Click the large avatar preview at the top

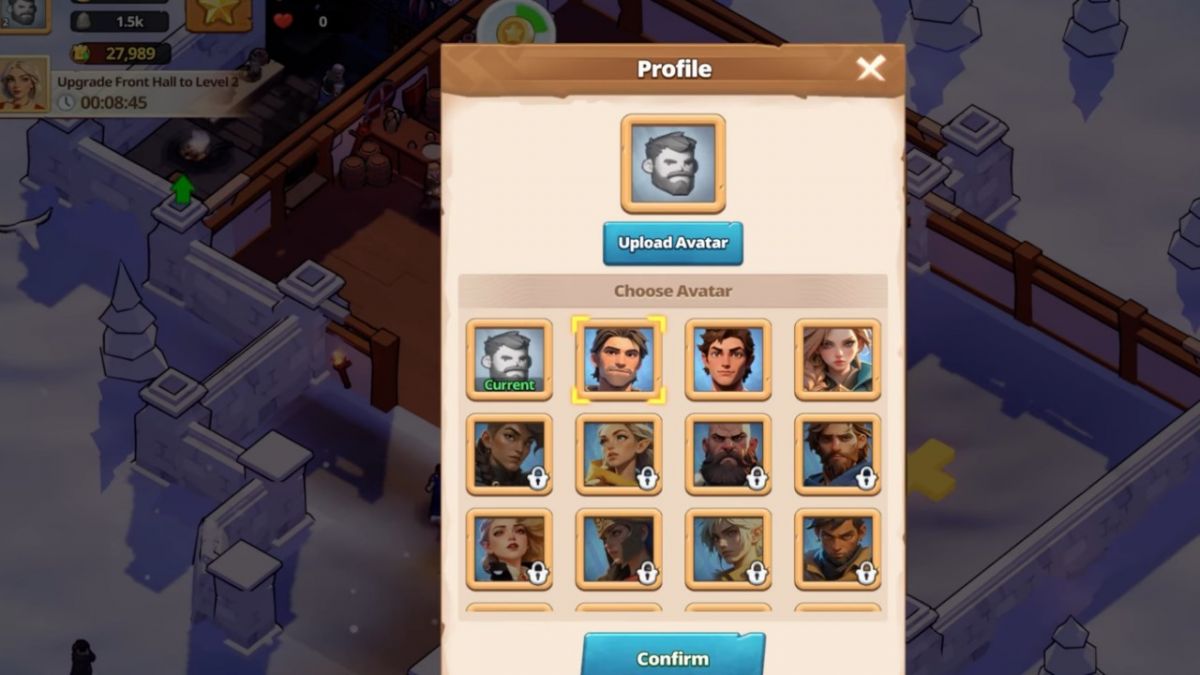click(x=673, y=163)
